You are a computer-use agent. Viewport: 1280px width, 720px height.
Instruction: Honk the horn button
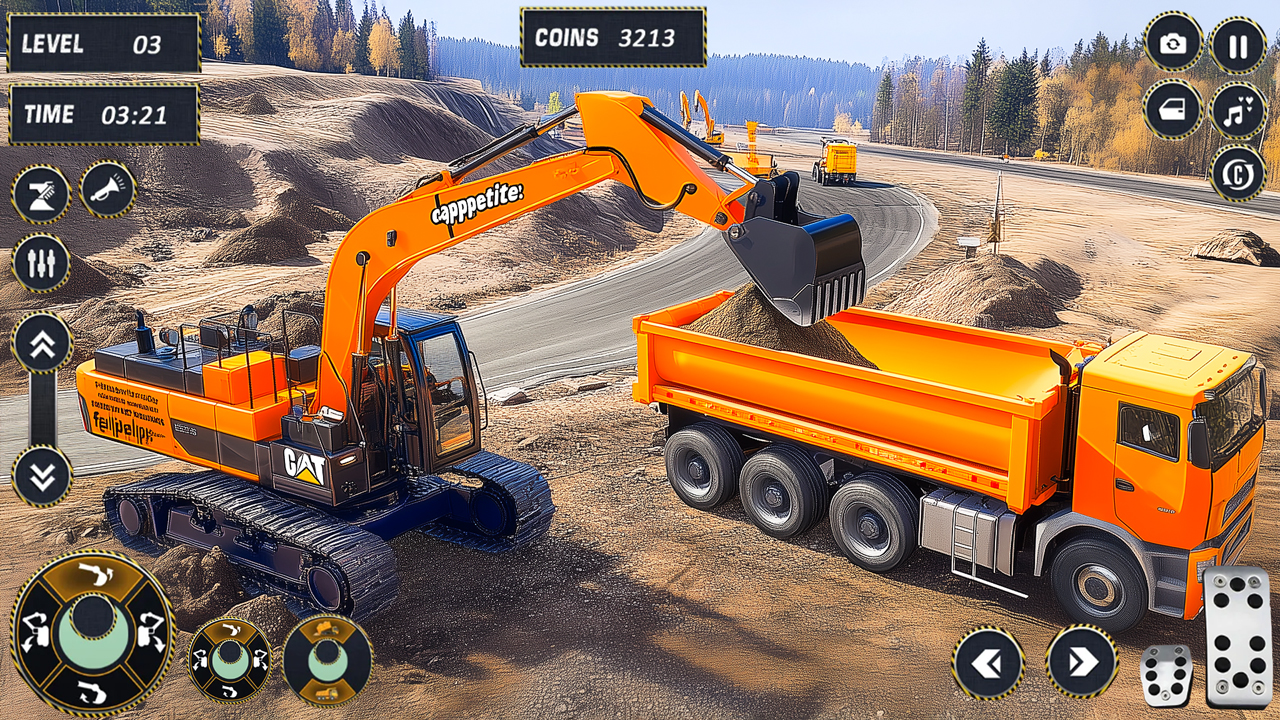pyautogui.click(x=107, y=189)
